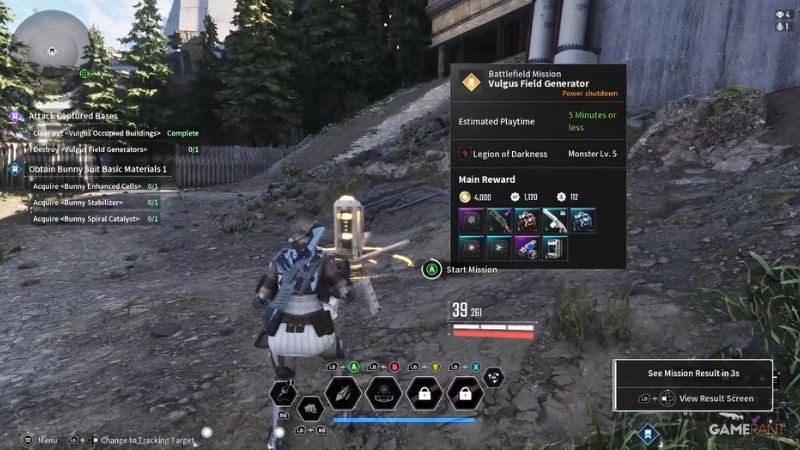Open the circular minimap
Image resolution: width=800 pixels, height=450 pixels.
click(x=52, y=42)
